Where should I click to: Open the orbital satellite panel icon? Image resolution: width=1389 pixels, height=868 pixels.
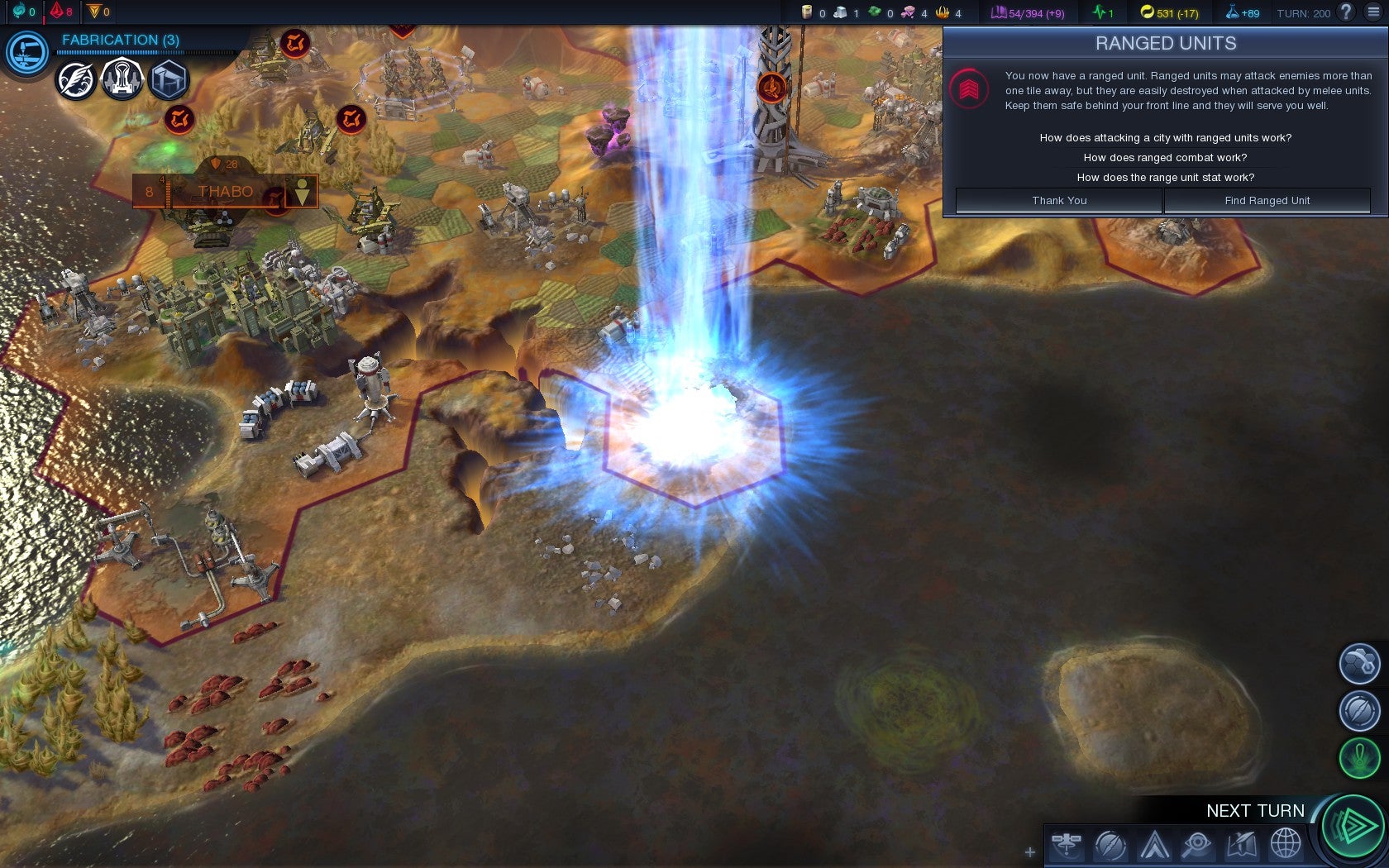[x=1067, y=844]
